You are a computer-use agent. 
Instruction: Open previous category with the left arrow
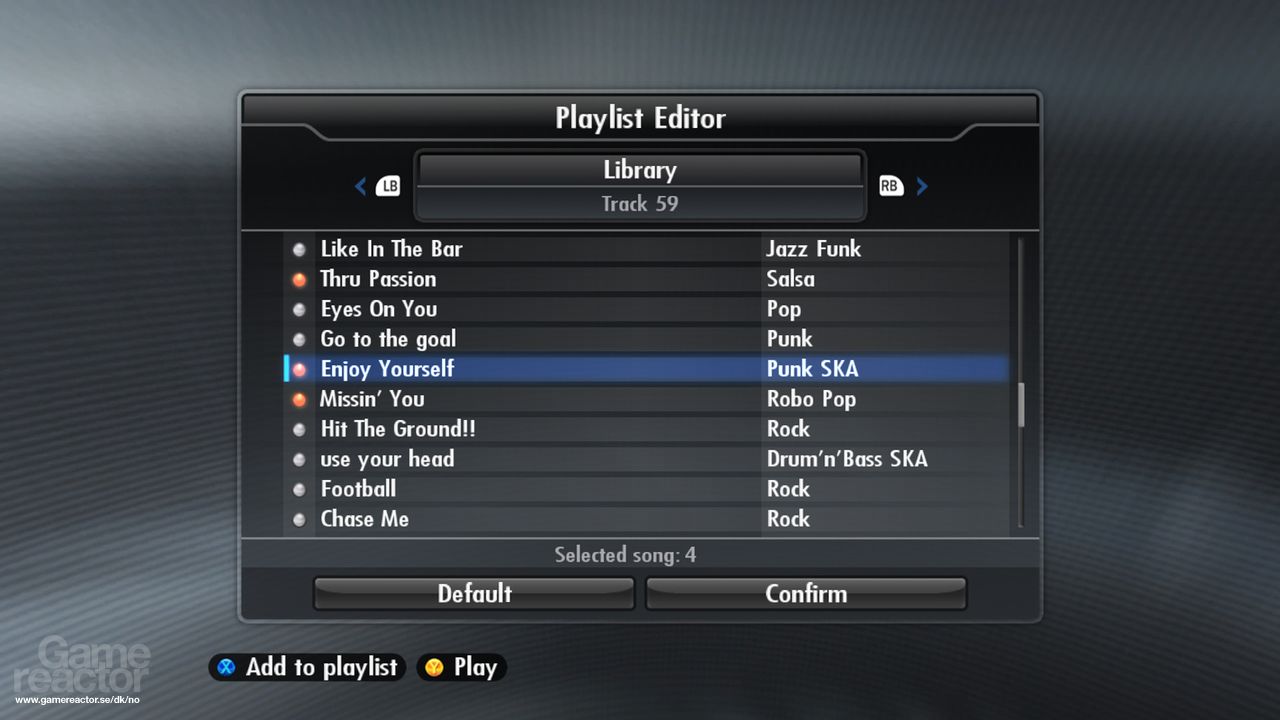361,186
